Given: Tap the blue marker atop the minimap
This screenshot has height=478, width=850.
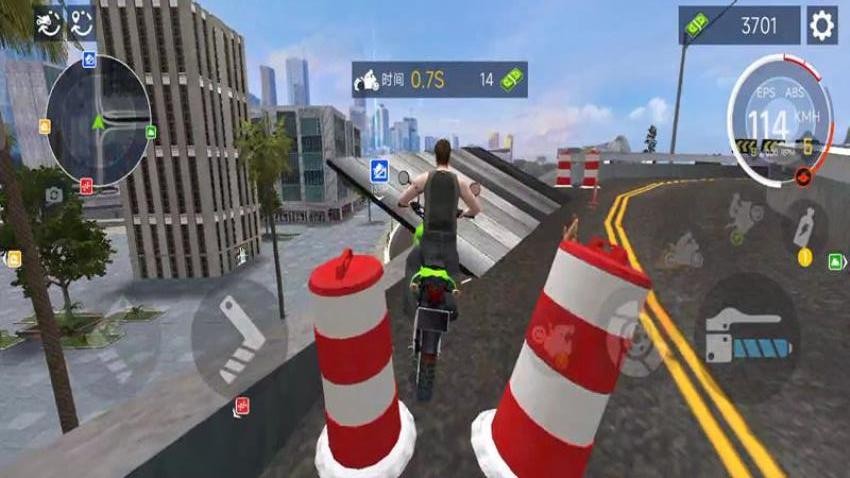Looking at the screenshot, I should 90,59.
